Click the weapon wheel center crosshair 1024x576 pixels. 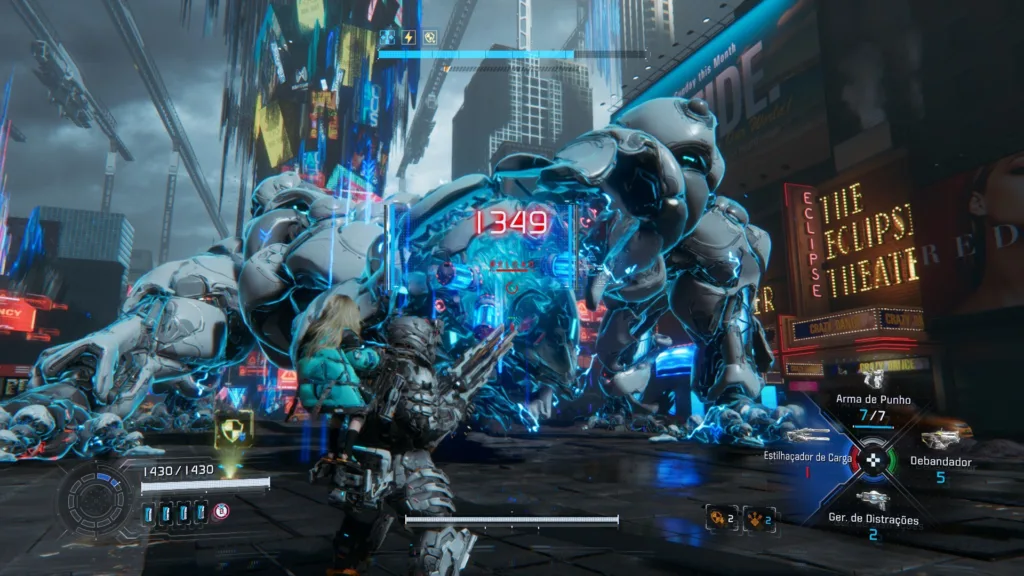[x=875, y=459]
